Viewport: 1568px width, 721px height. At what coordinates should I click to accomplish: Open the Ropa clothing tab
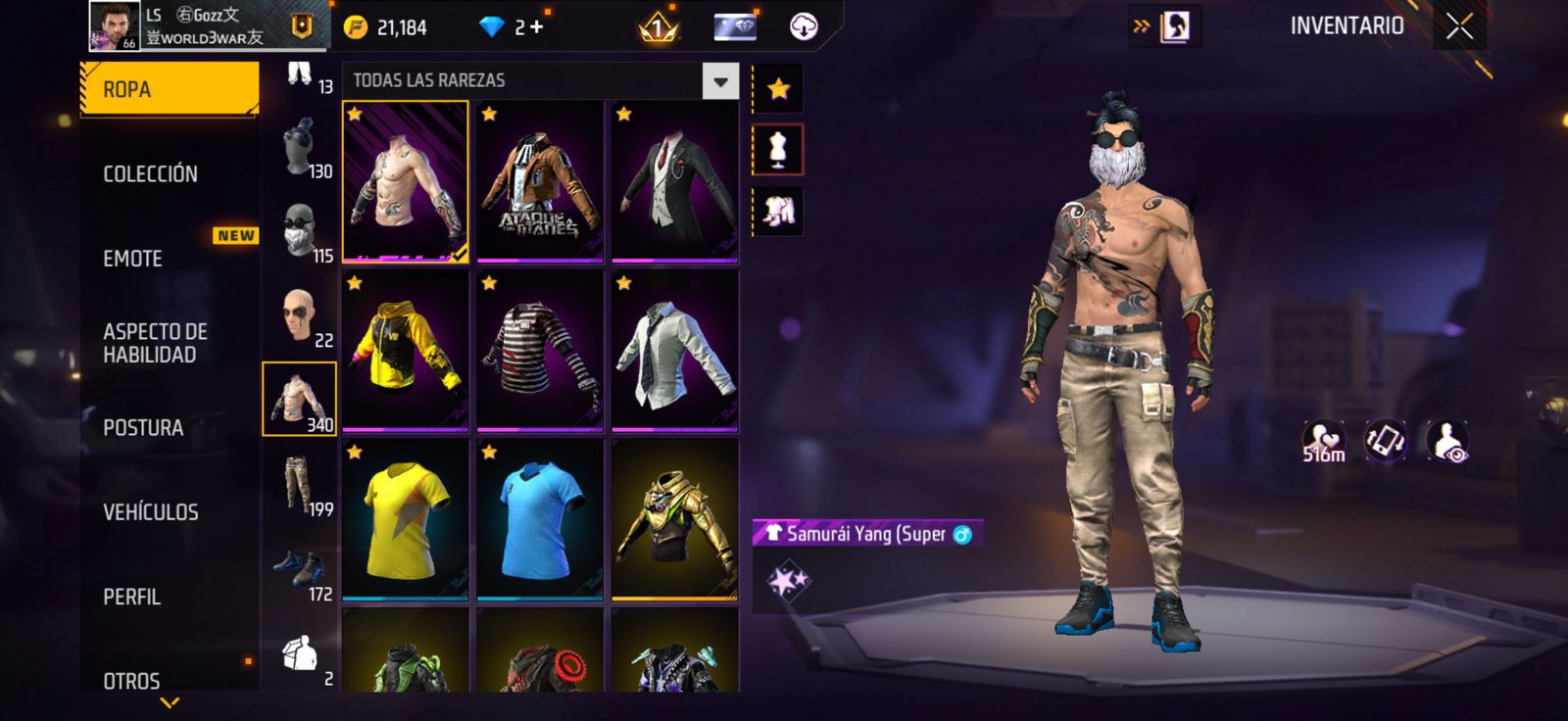click(169, 89)
